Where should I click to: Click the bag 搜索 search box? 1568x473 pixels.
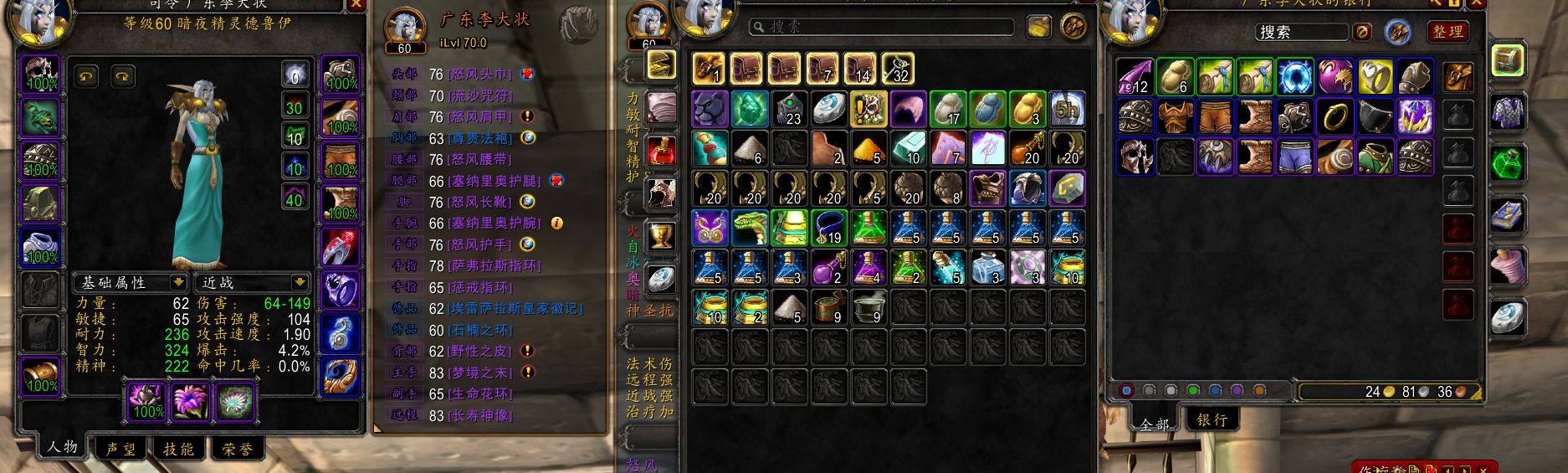[x=880, y=27]
